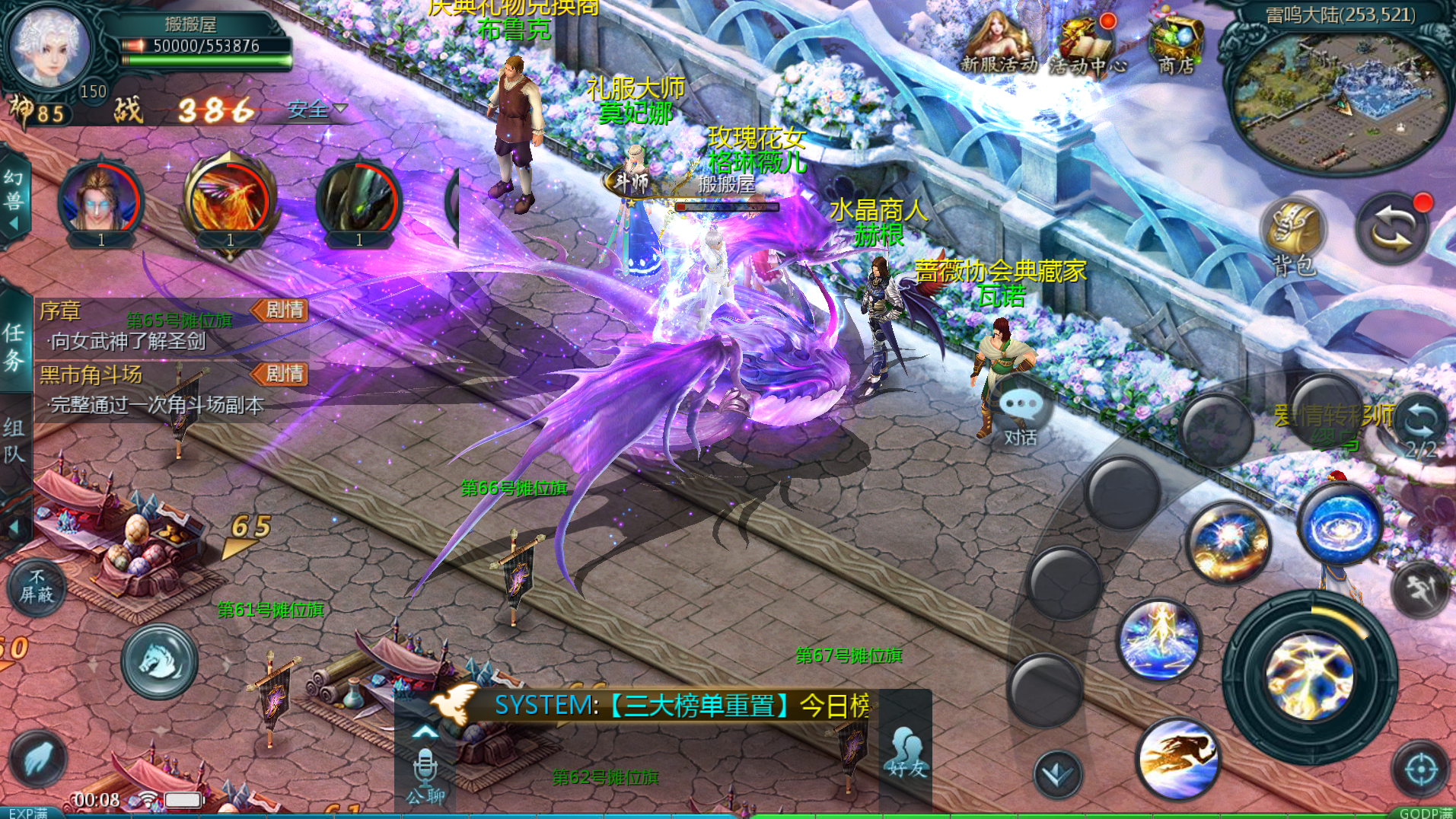Open the 背包 bag
This screenshot has height=819, width=1456.
(x=1294, y=236)
